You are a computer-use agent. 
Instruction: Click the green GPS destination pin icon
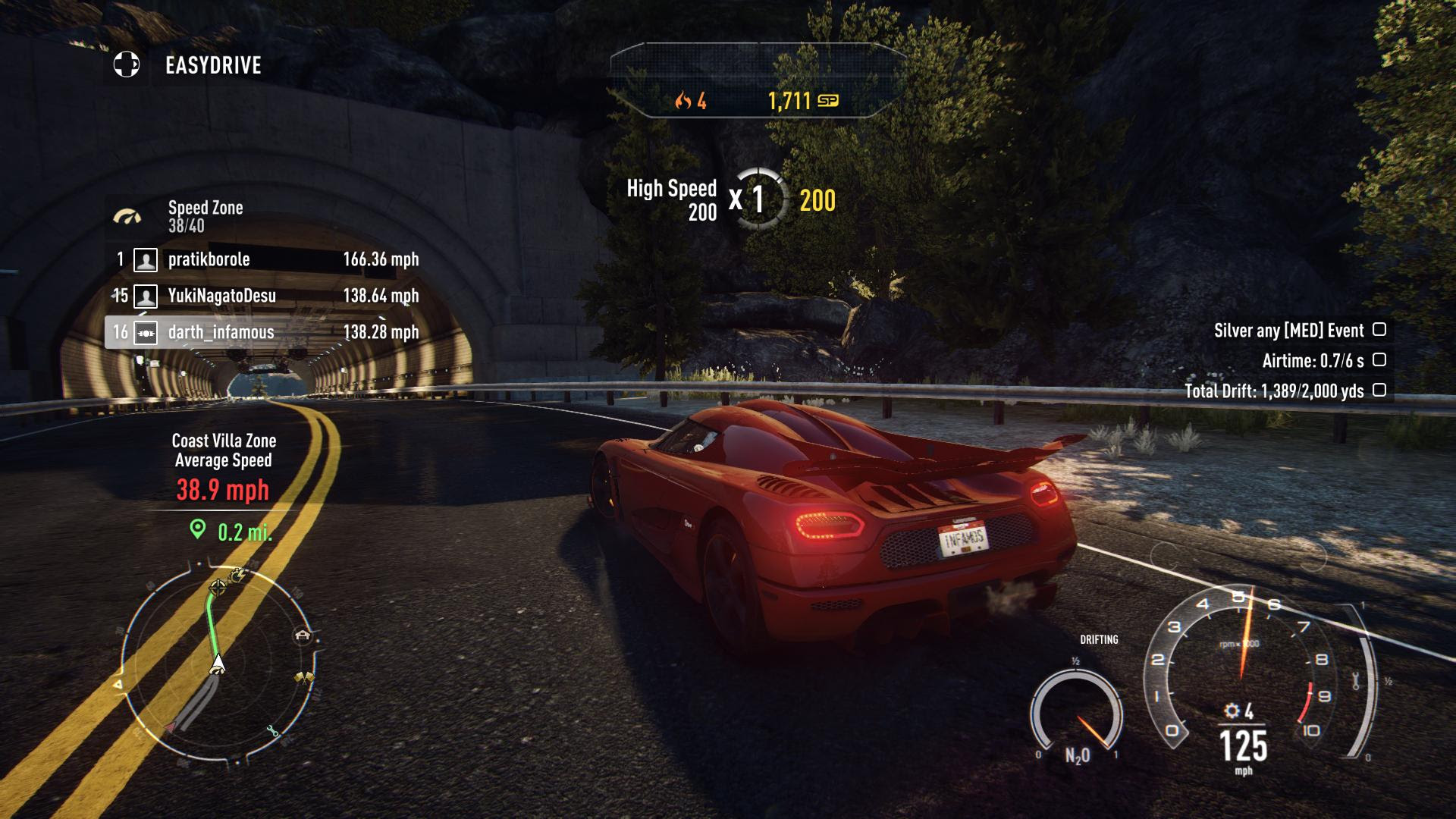pyautogui.click(x=198, y=529)
